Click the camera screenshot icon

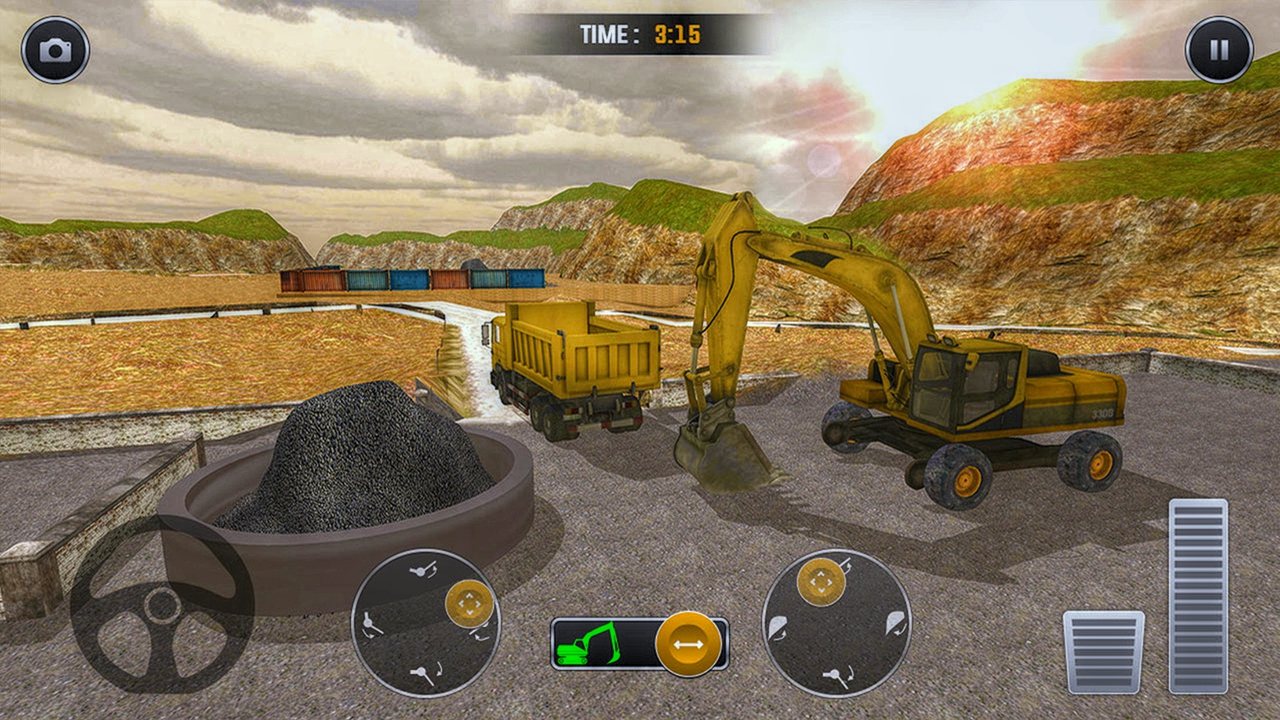tap(55, 44)
